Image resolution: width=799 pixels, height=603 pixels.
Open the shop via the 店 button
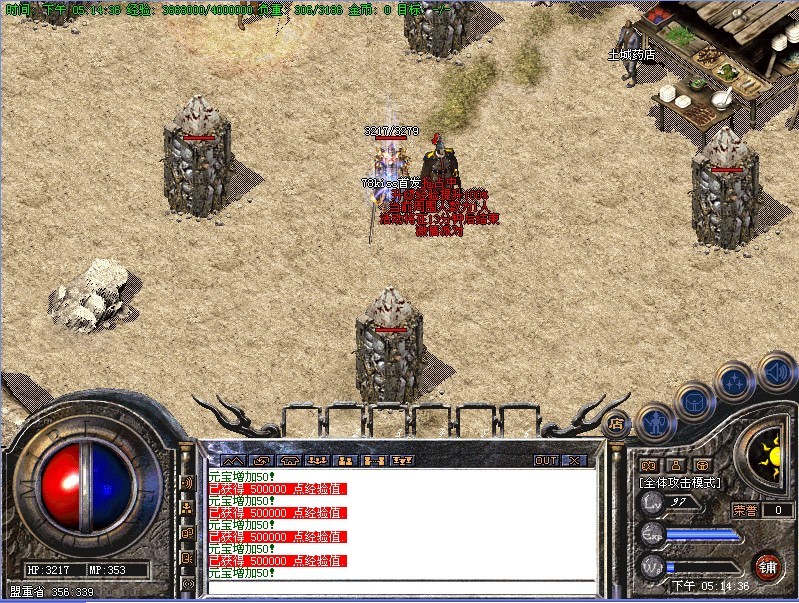point(616,423)
